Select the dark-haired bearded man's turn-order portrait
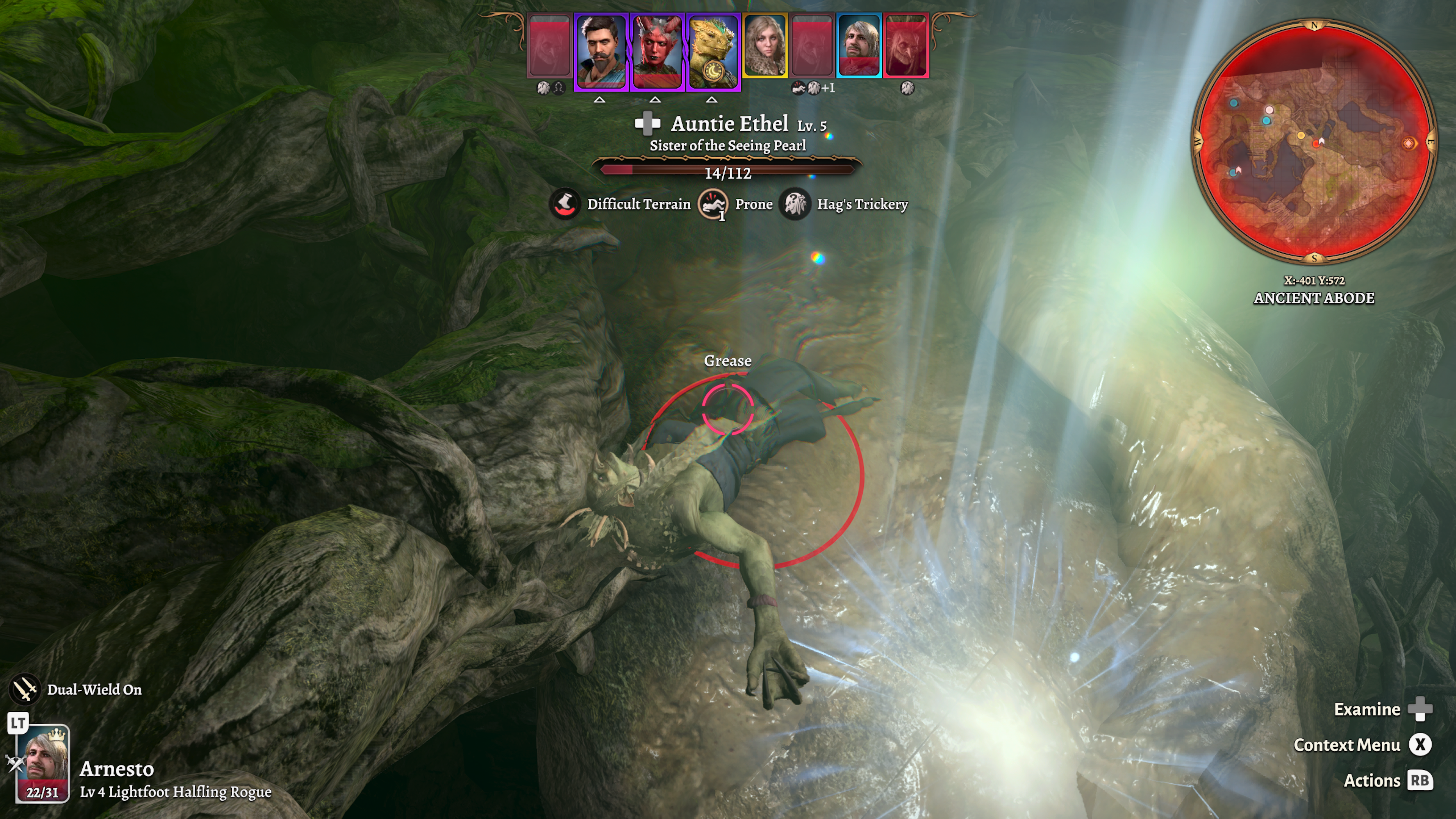The width and height of the screenshot is (1456, 819). point(600,51)
